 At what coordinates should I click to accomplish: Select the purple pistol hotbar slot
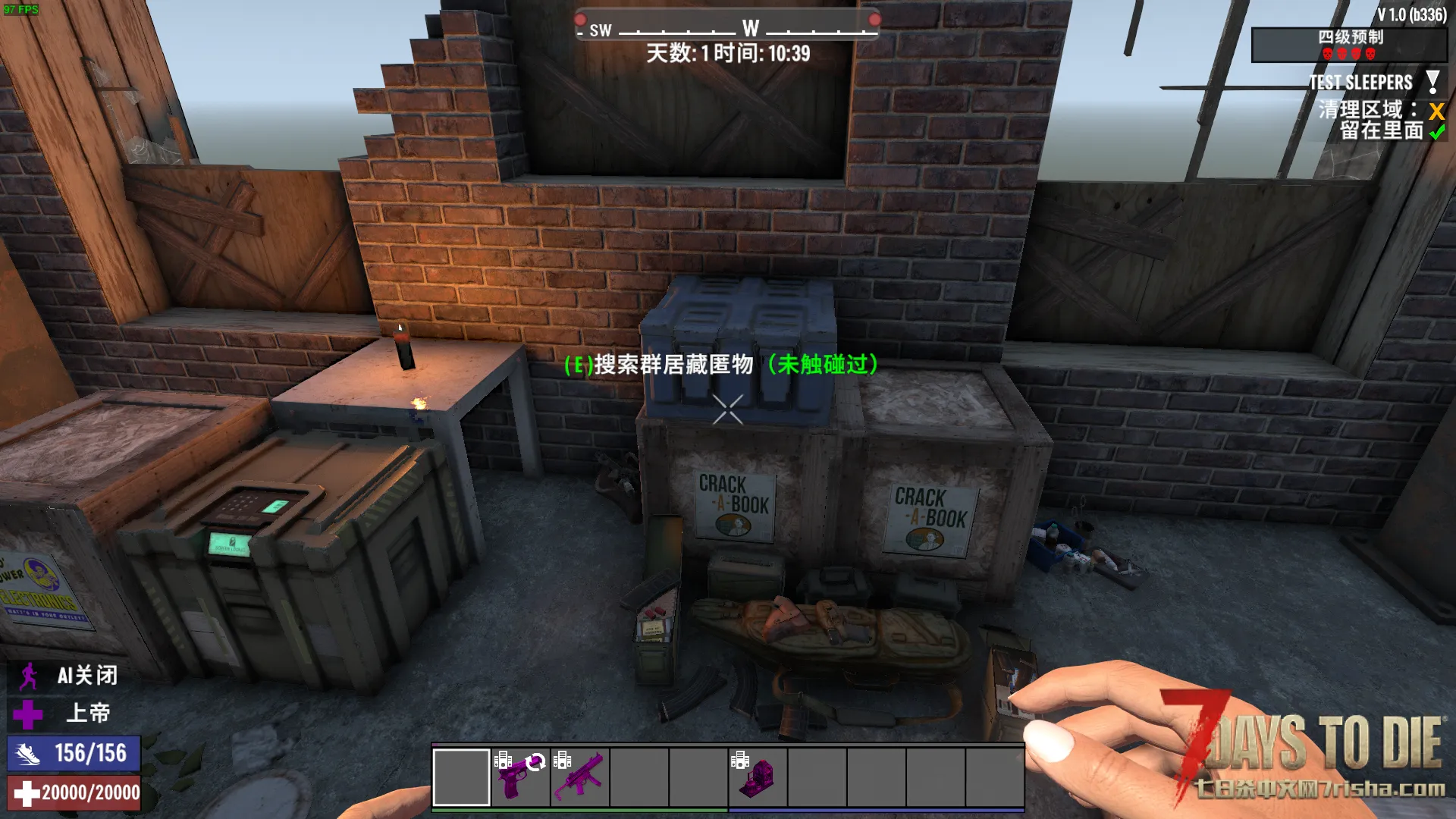(520, 777)
